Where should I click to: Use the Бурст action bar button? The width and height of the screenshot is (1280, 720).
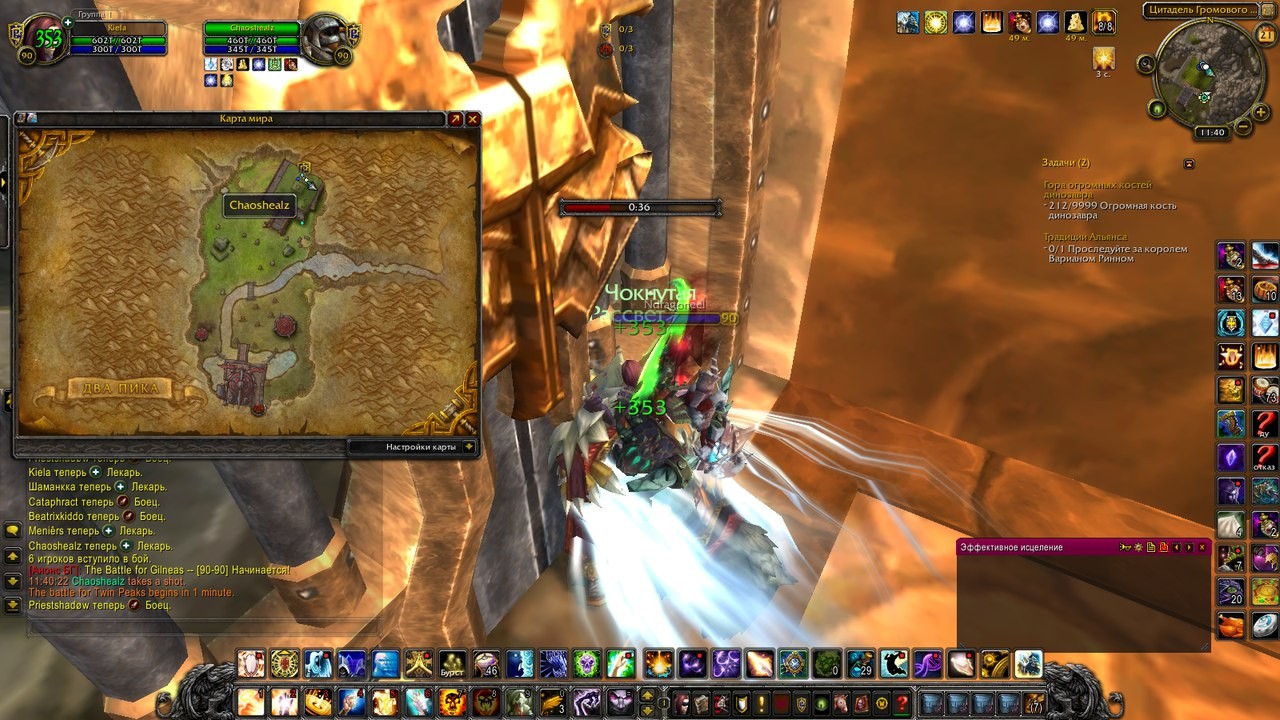coord(453,664)
